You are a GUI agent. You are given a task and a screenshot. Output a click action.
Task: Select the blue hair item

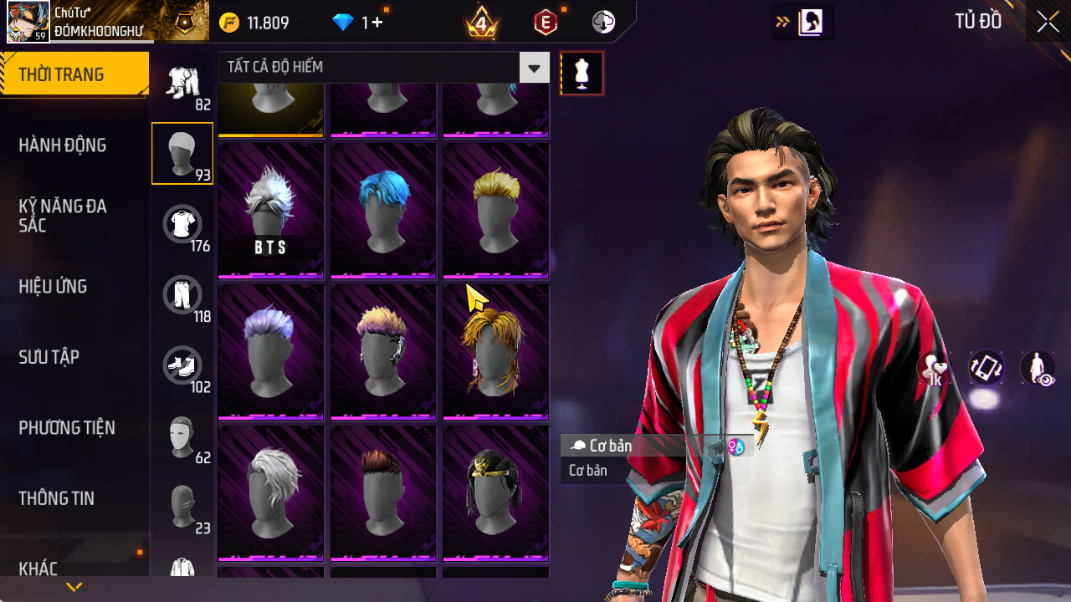[383, 210]
